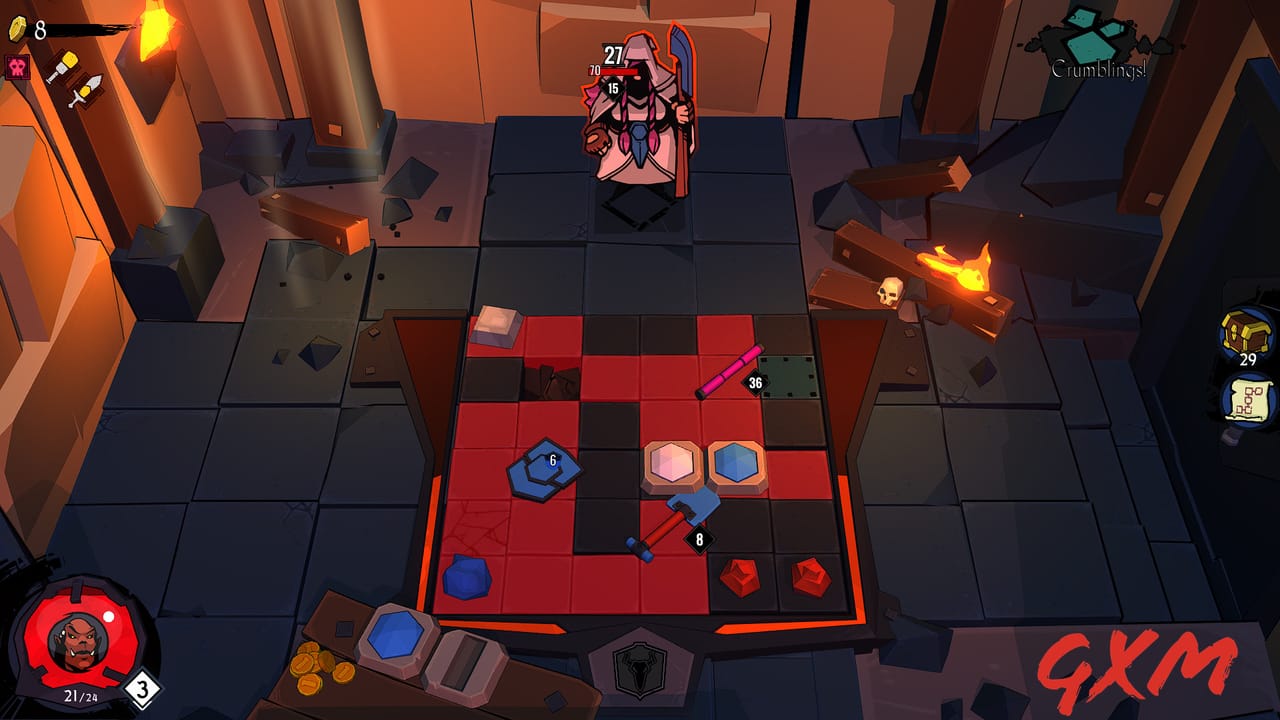Click the Crumblings! label text

[x=1098, y=72]
